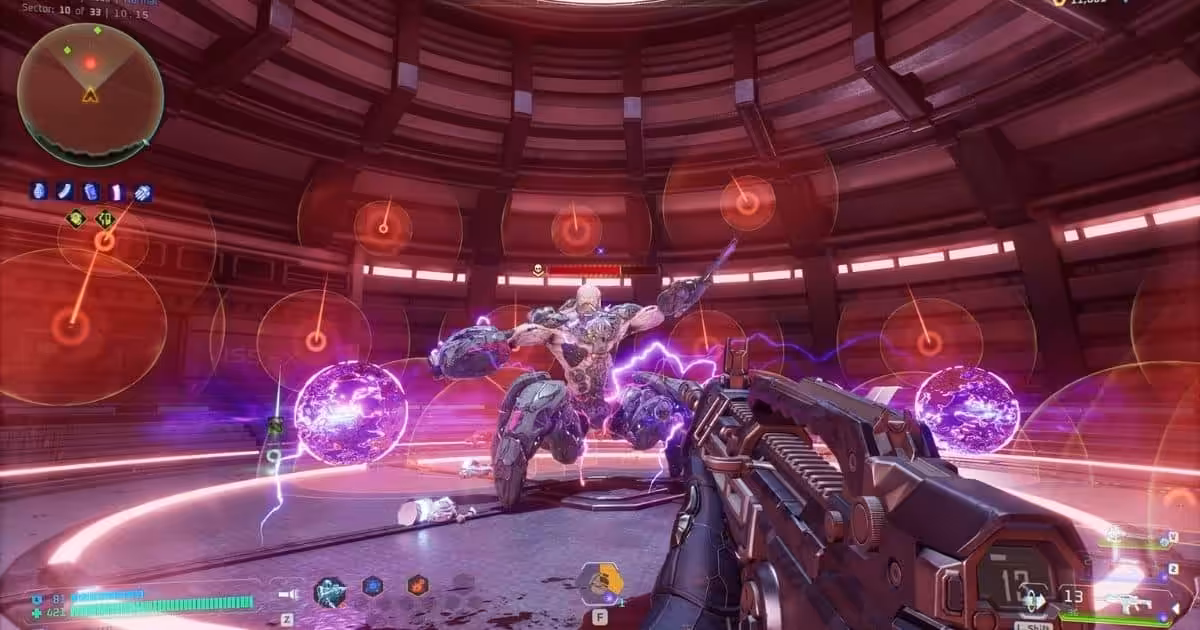Activate the orange fire skill icon

point(417,586)
